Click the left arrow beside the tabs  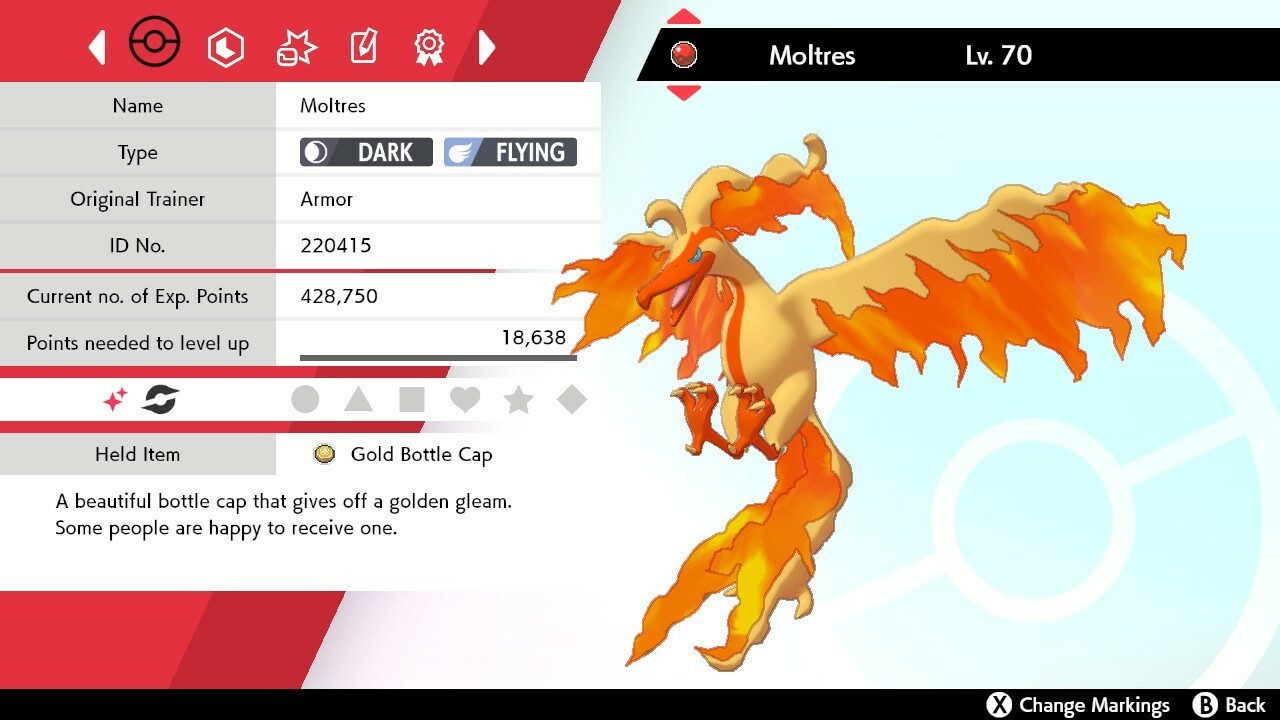coord(97,47)
